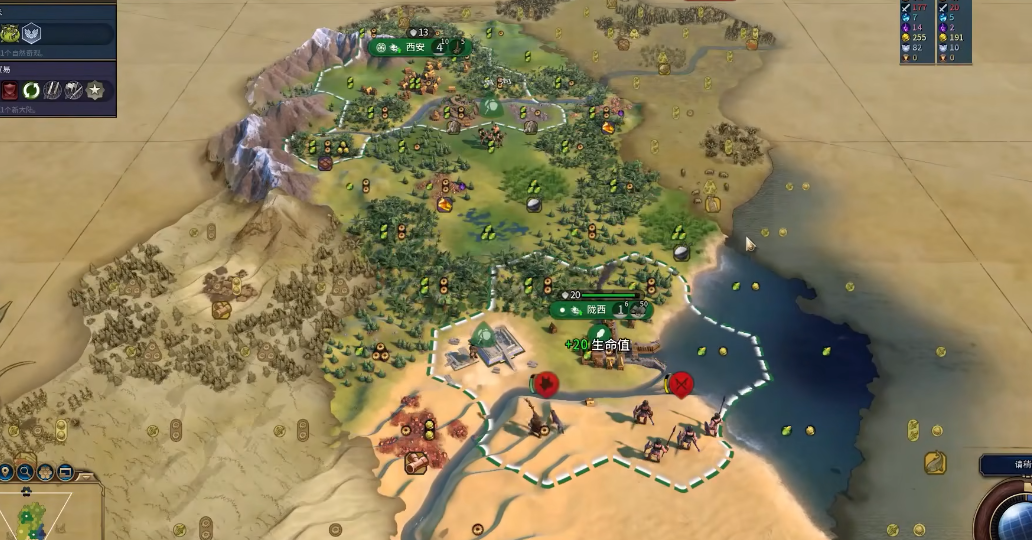1032x540 pixels.
Task: Open the minimap display options button
Action: (x=66, y=472)
